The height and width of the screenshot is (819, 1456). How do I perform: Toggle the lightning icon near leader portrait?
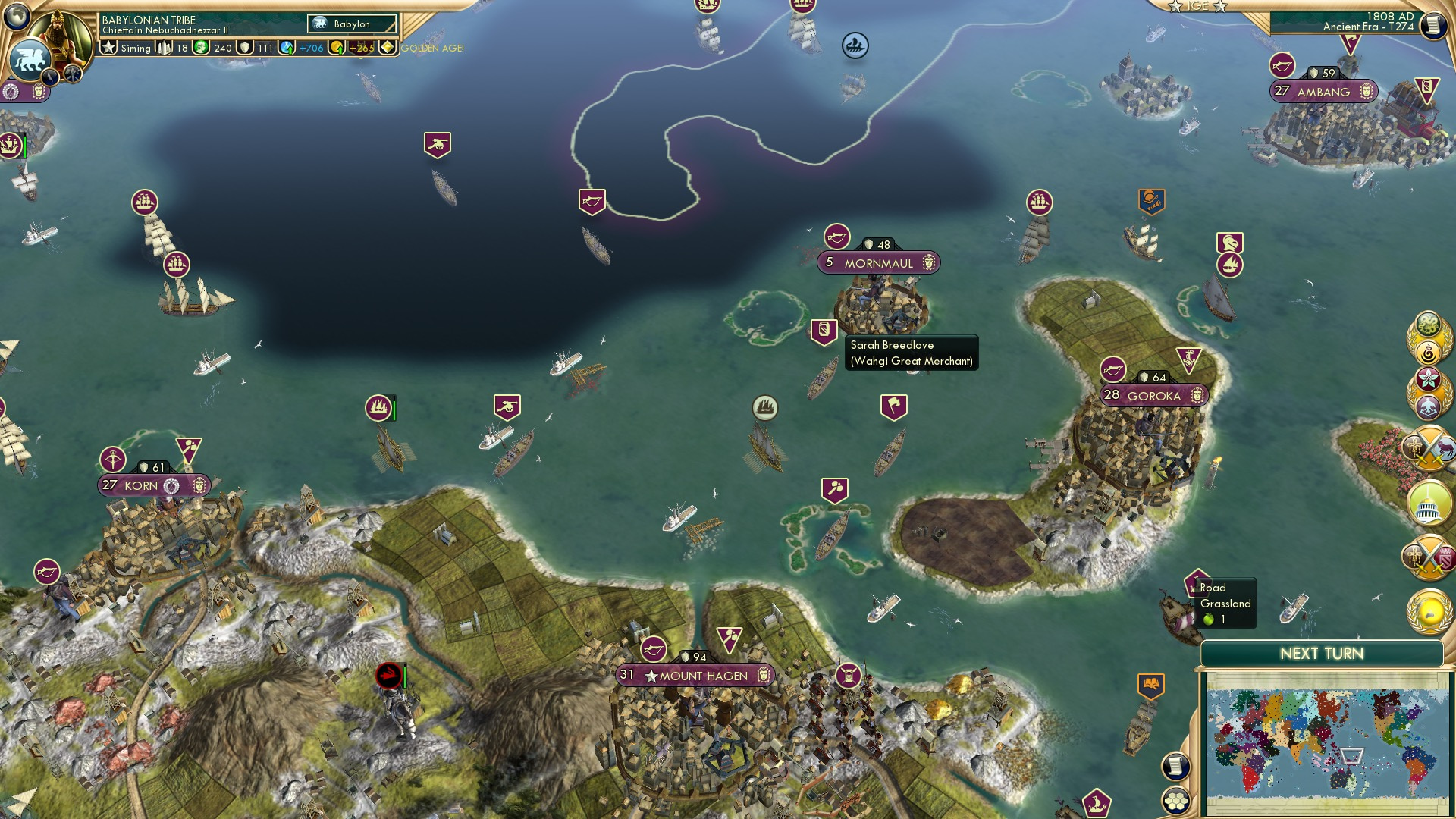(49, 76)
